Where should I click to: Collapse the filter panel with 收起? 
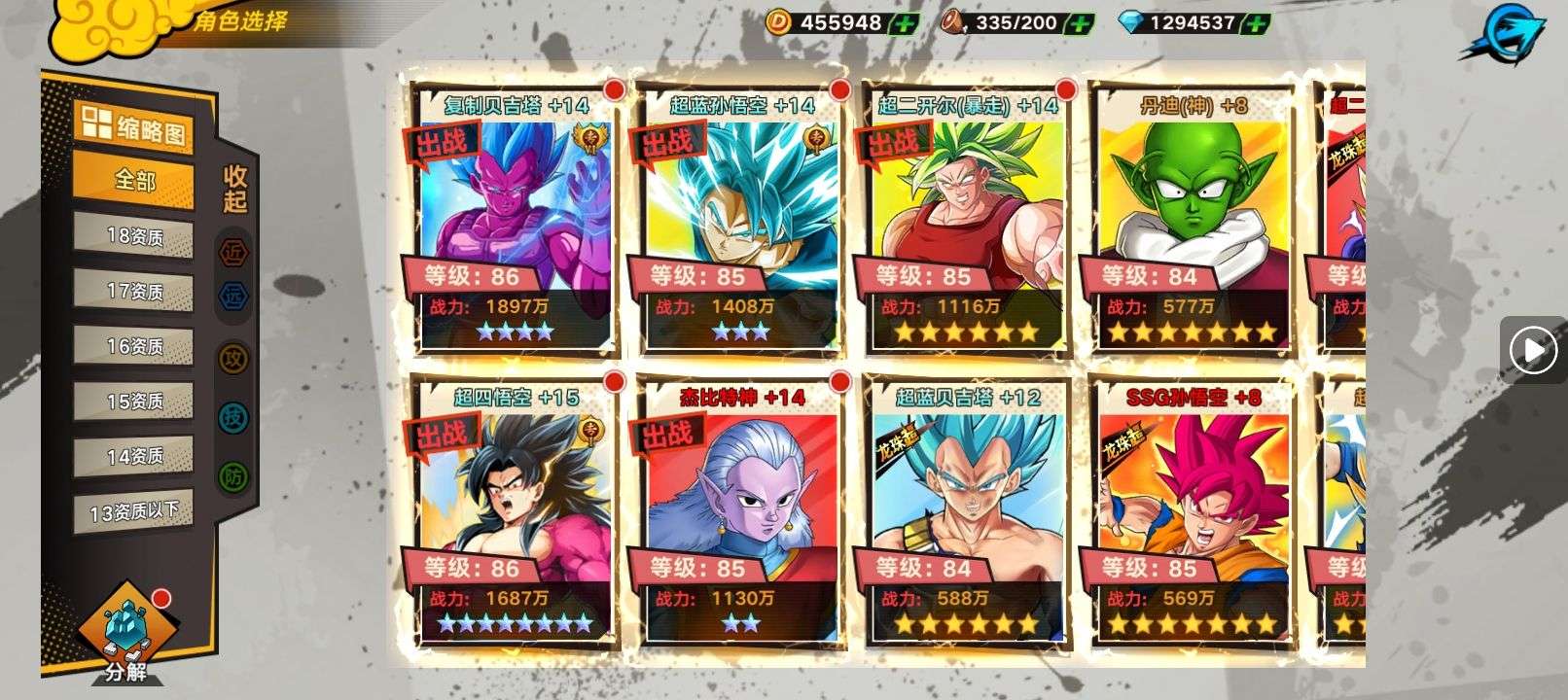tap(235, 189)
